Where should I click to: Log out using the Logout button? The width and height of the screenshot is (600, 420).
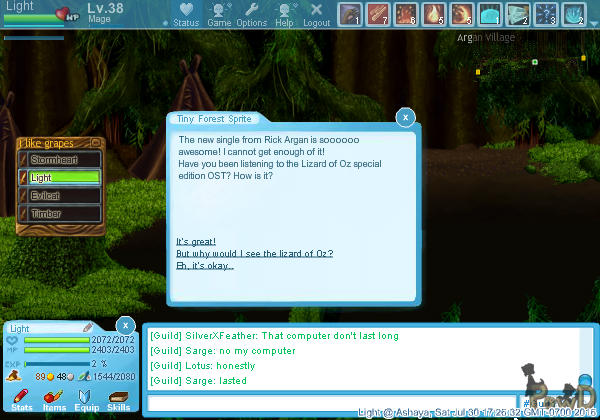(316, 14)
